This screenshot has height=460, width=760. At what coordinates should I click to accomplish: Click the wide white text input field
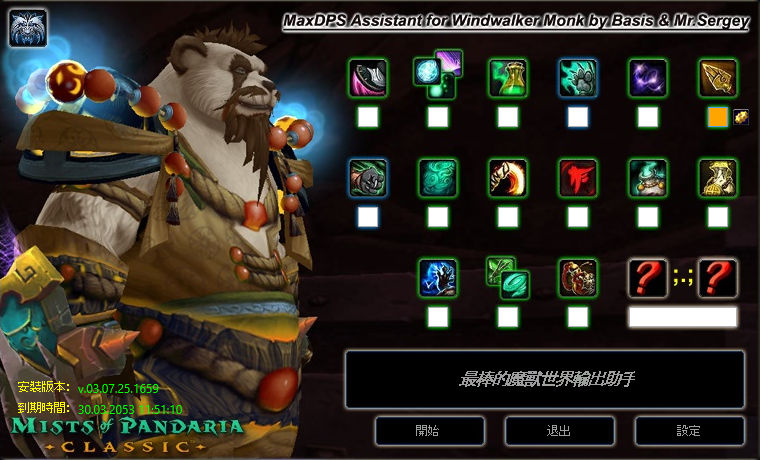[682, 317]
